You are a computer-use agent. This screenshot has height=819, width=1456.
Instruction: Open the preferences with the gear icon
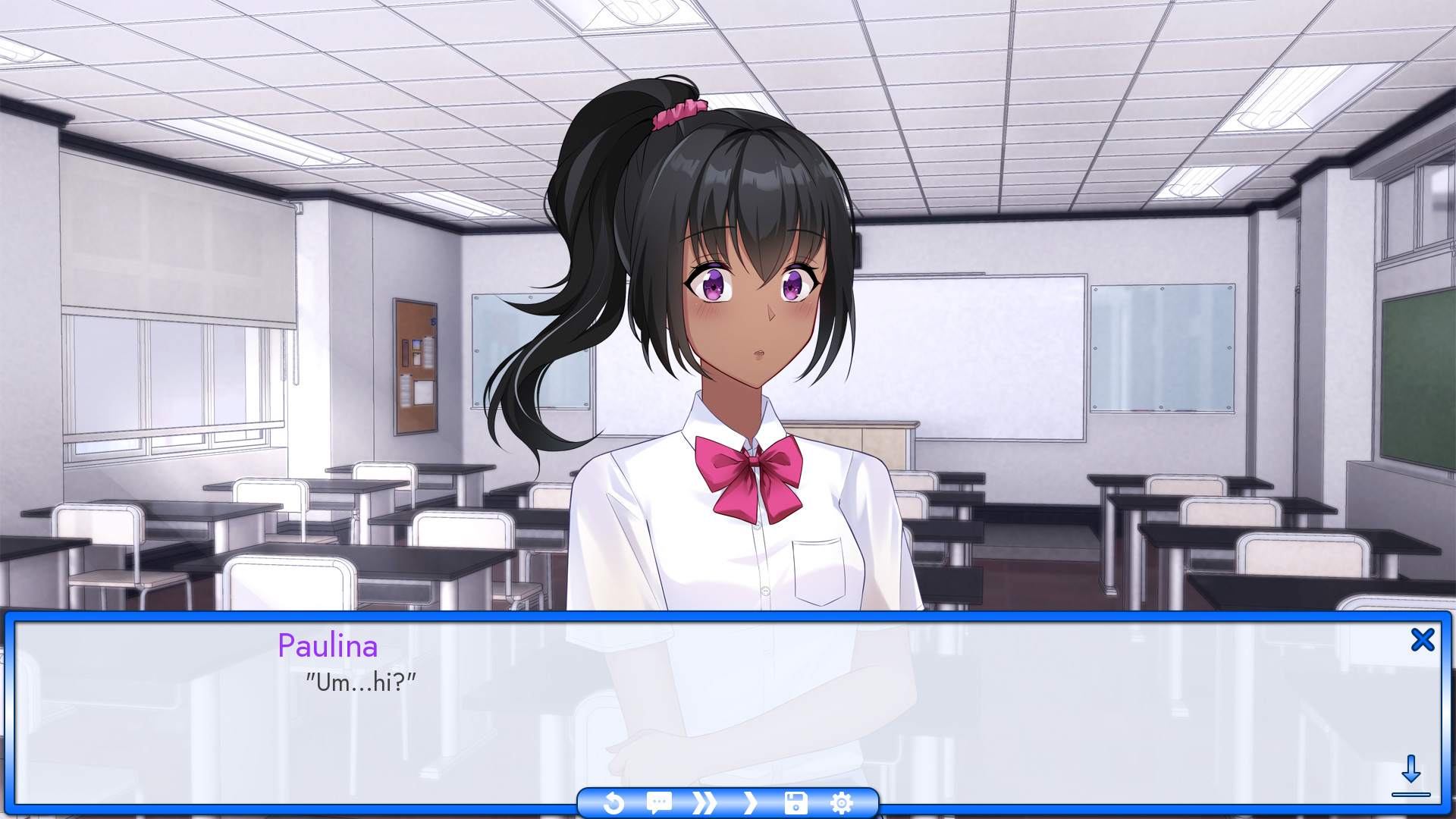click(x=842, y=802)
